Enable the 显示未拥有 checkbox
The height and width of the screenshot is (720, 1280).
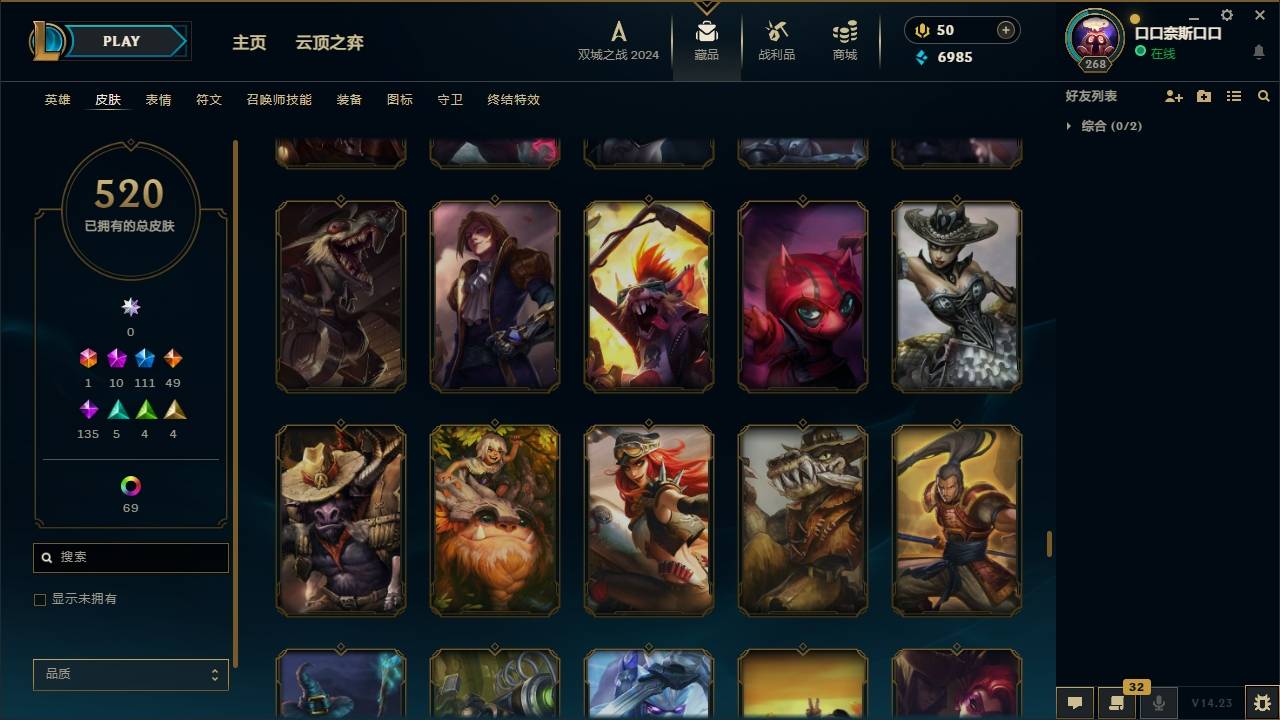(x=39, y=599)
